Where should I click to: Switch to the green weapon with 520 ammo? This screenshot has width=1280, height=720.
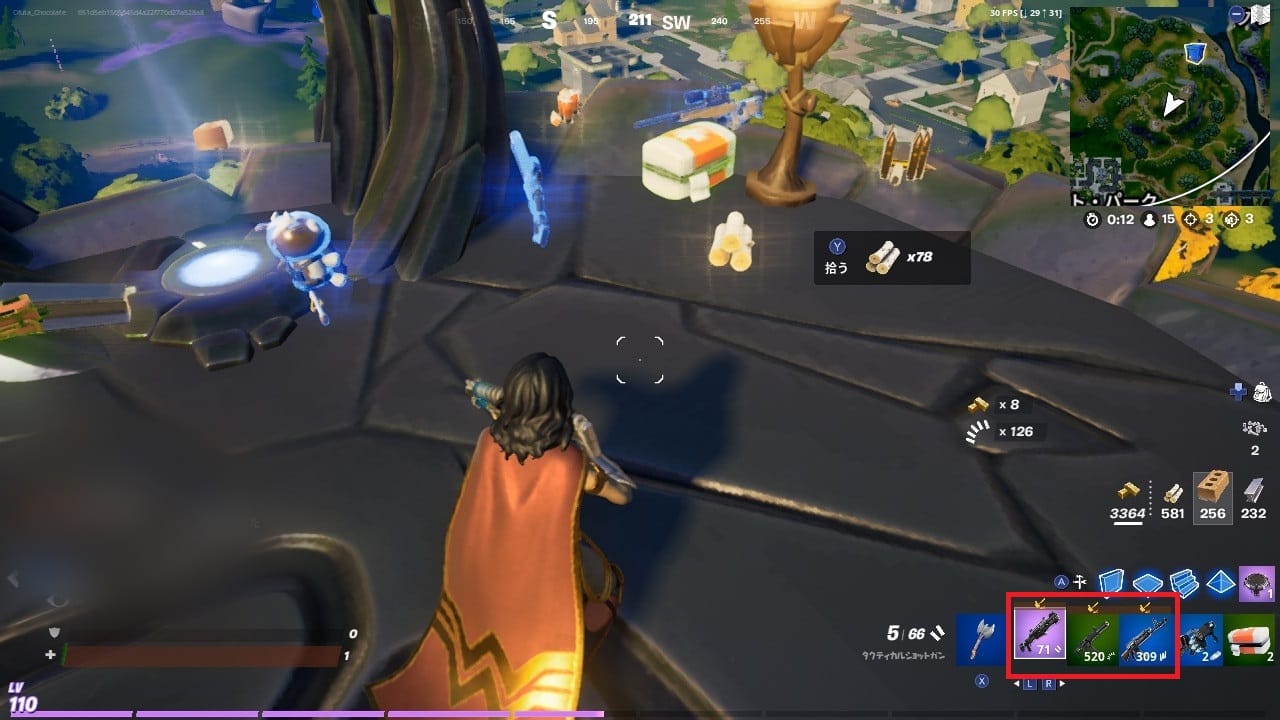[x=1093, y=640]
